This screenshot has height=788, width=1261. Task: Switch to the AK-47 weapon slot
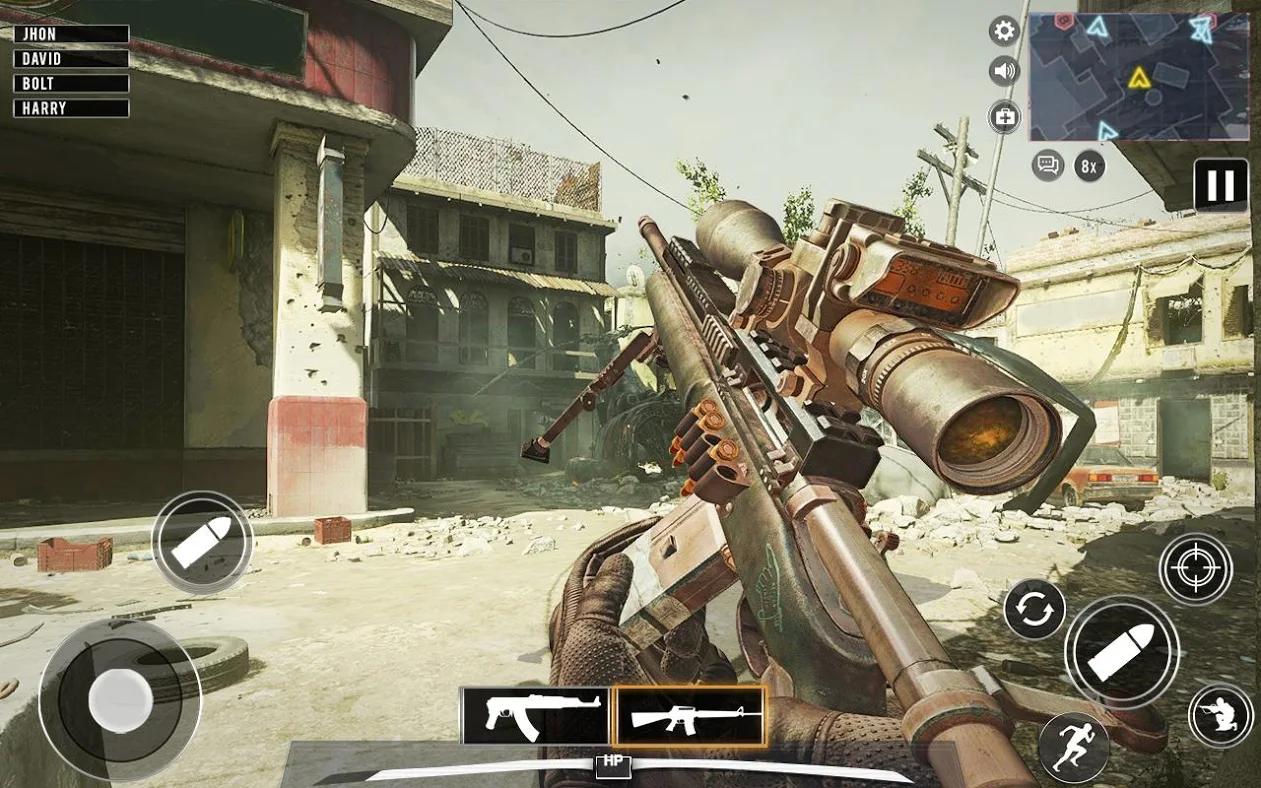point(535,716)
